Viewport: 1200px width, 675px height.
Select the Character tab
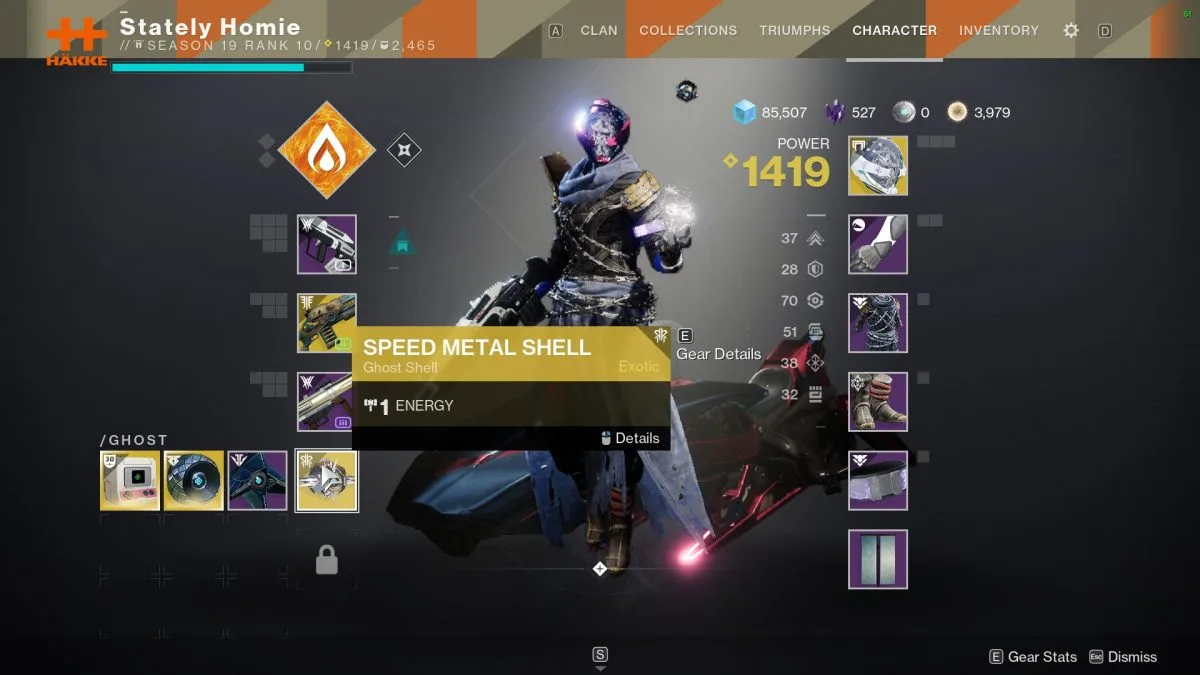[894, 31]
